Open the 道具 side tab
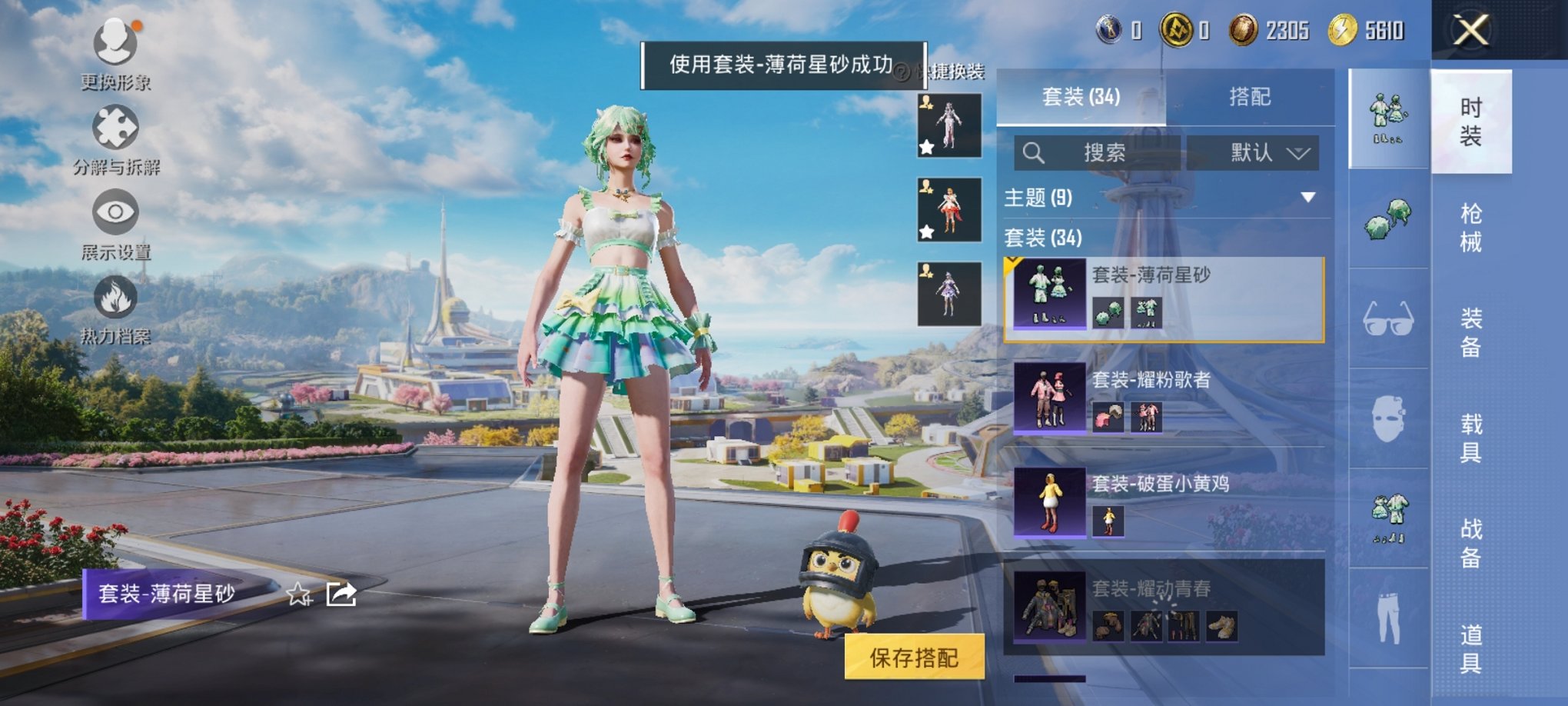Screen dimensions: 1568x706 (x=1471, y=646)
